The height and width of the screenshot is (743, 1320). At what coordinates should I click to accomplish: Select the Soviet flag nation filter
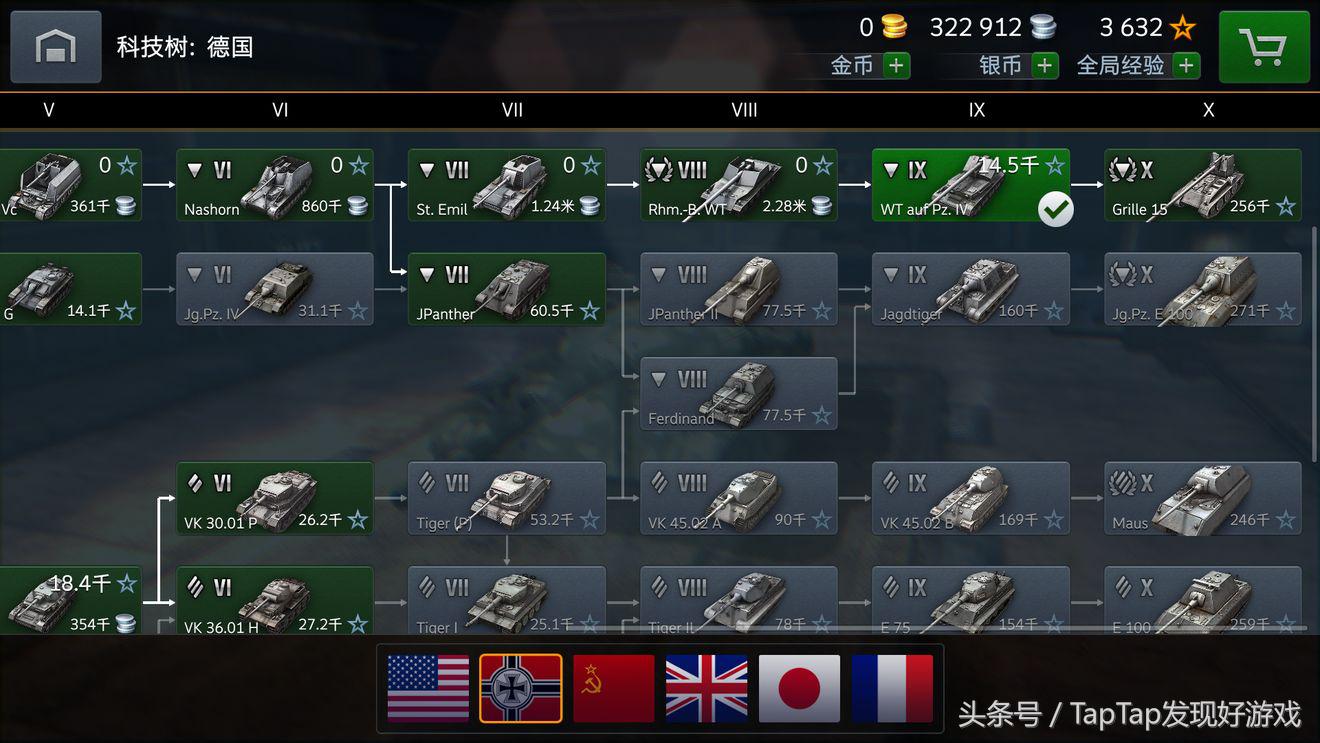(613, 689)
